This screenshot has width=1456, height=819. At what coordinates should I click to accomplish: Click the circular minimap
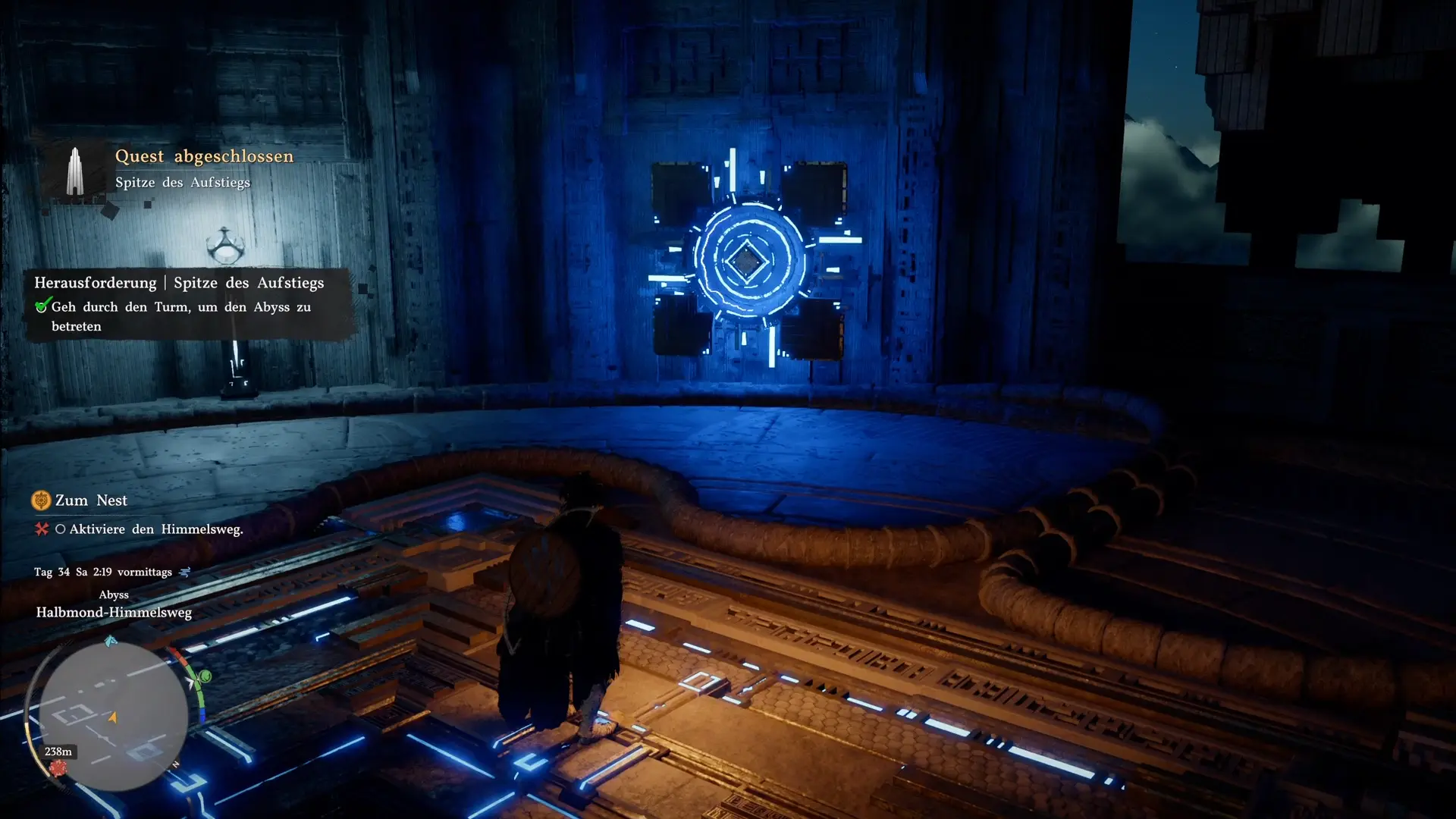[x=114, y=715]
